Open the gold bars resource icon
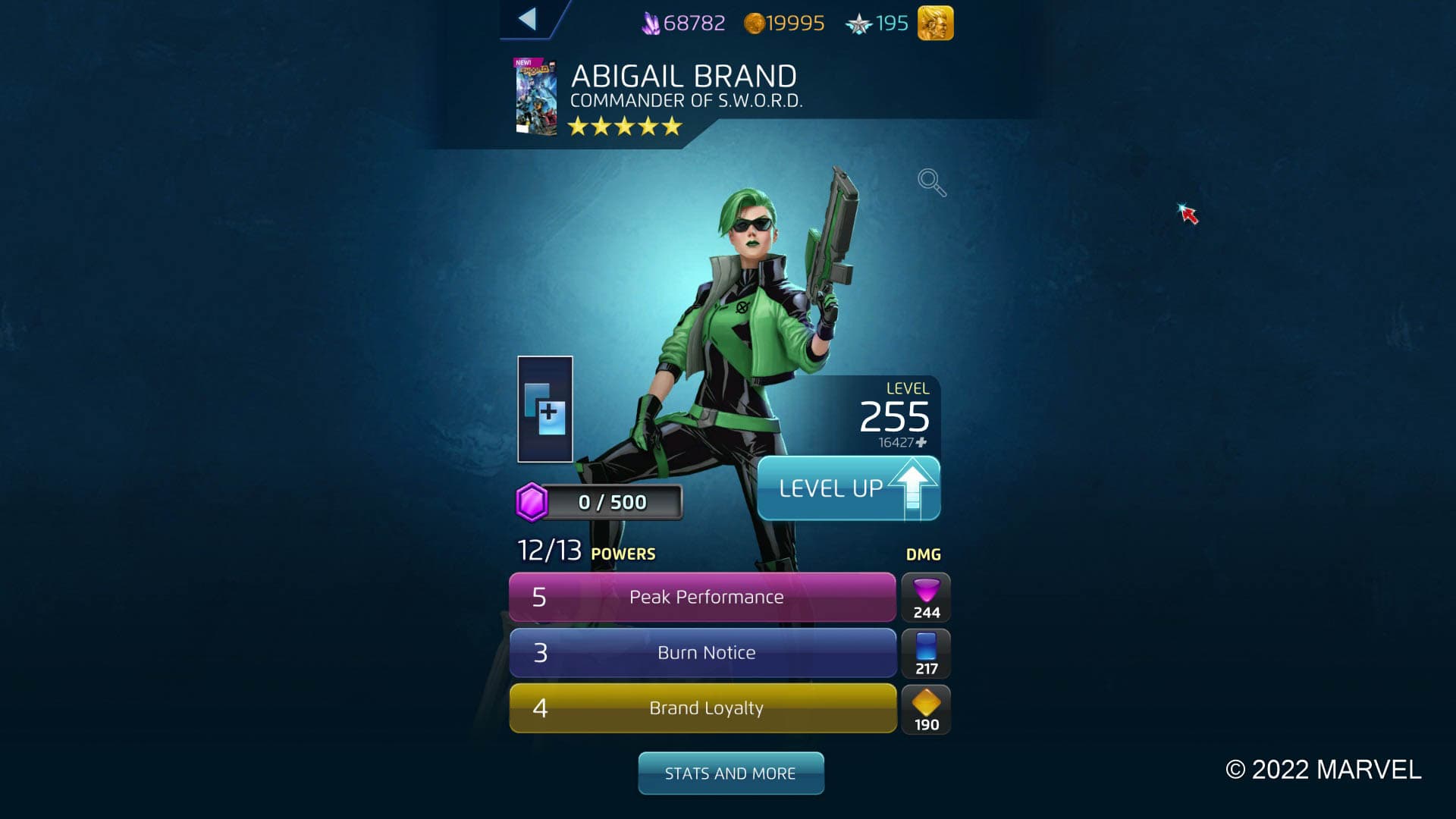The width and height of the screenshot is (1456, 819). [935, 24]
